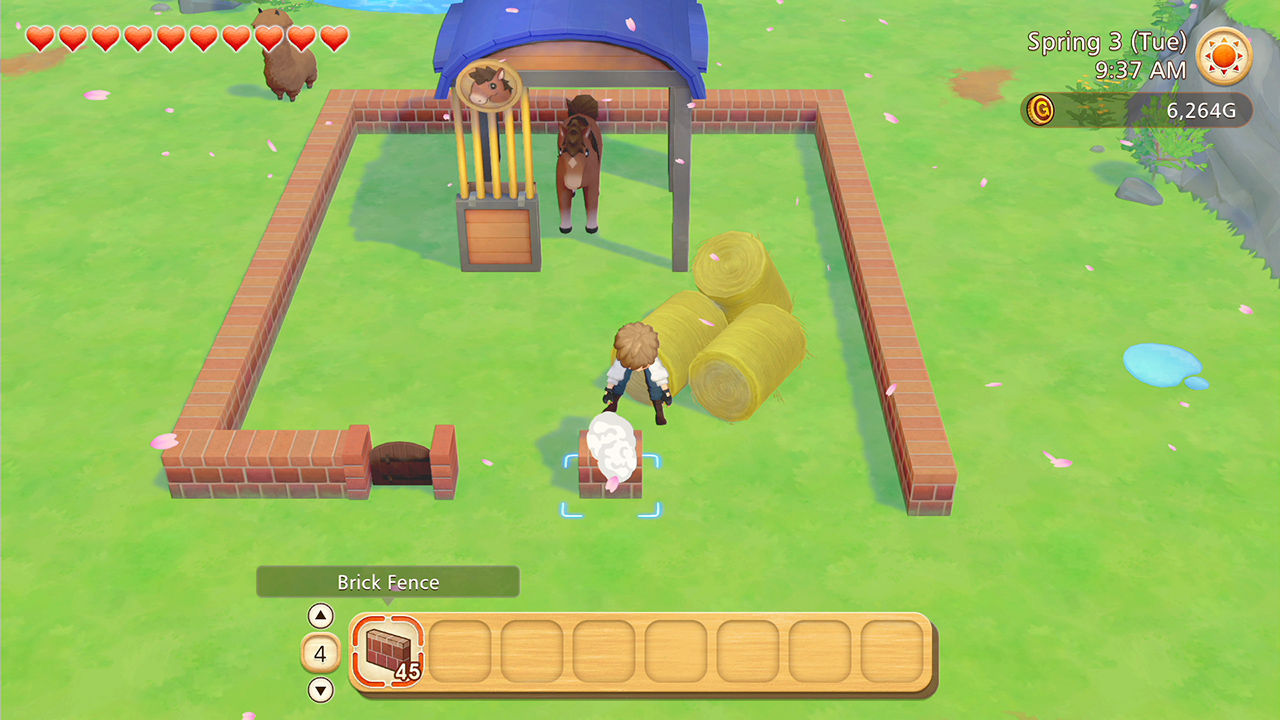Viewport: 1280px width, 720px height.
Task: Click the horse emblem on the stable post
Action: [x=489, y=85]
